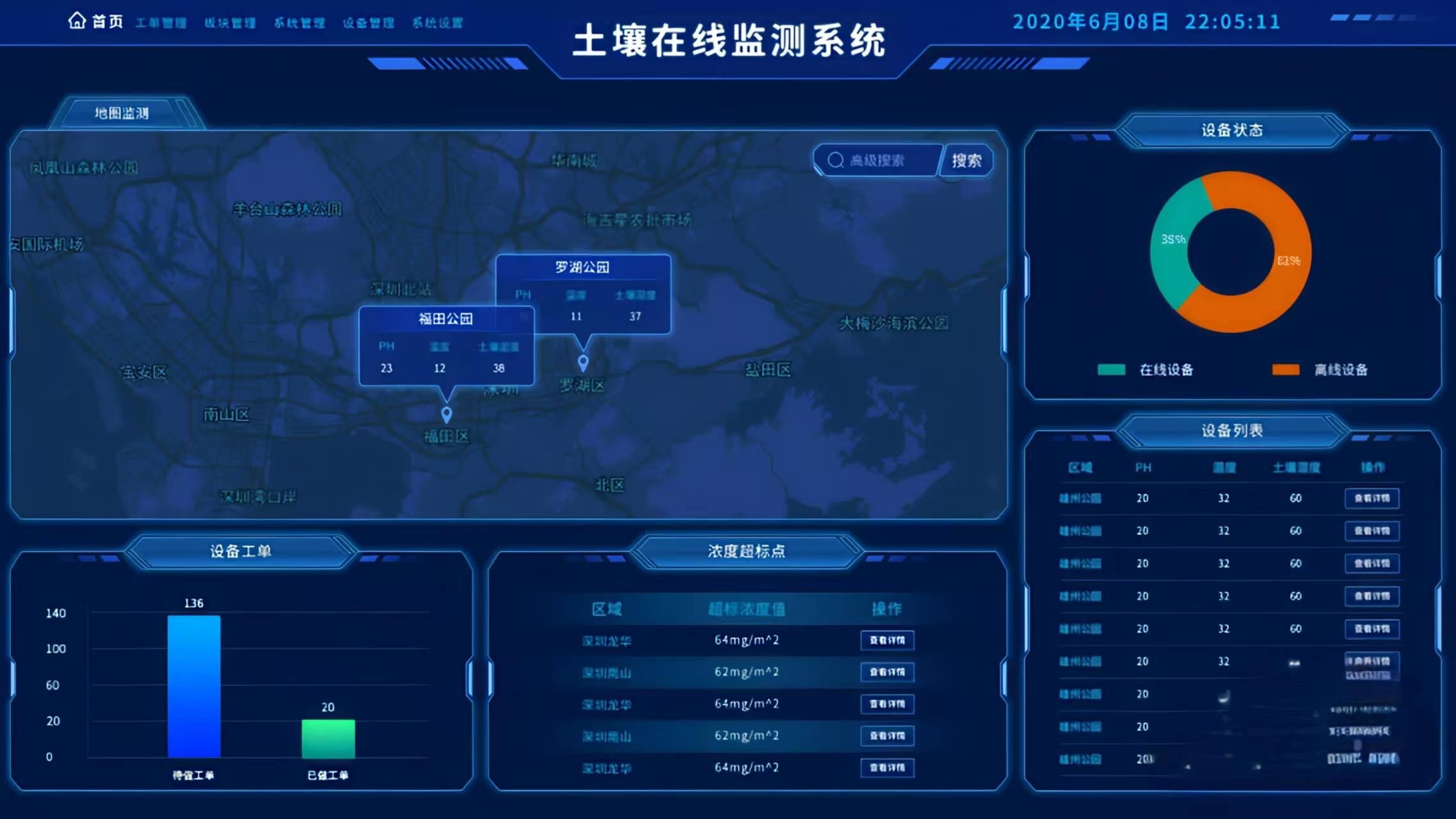Click inside the 高级搜索 input field
Image resolution: width=1456 pixels, height=819 pixels.
click(x=883, y=160)
